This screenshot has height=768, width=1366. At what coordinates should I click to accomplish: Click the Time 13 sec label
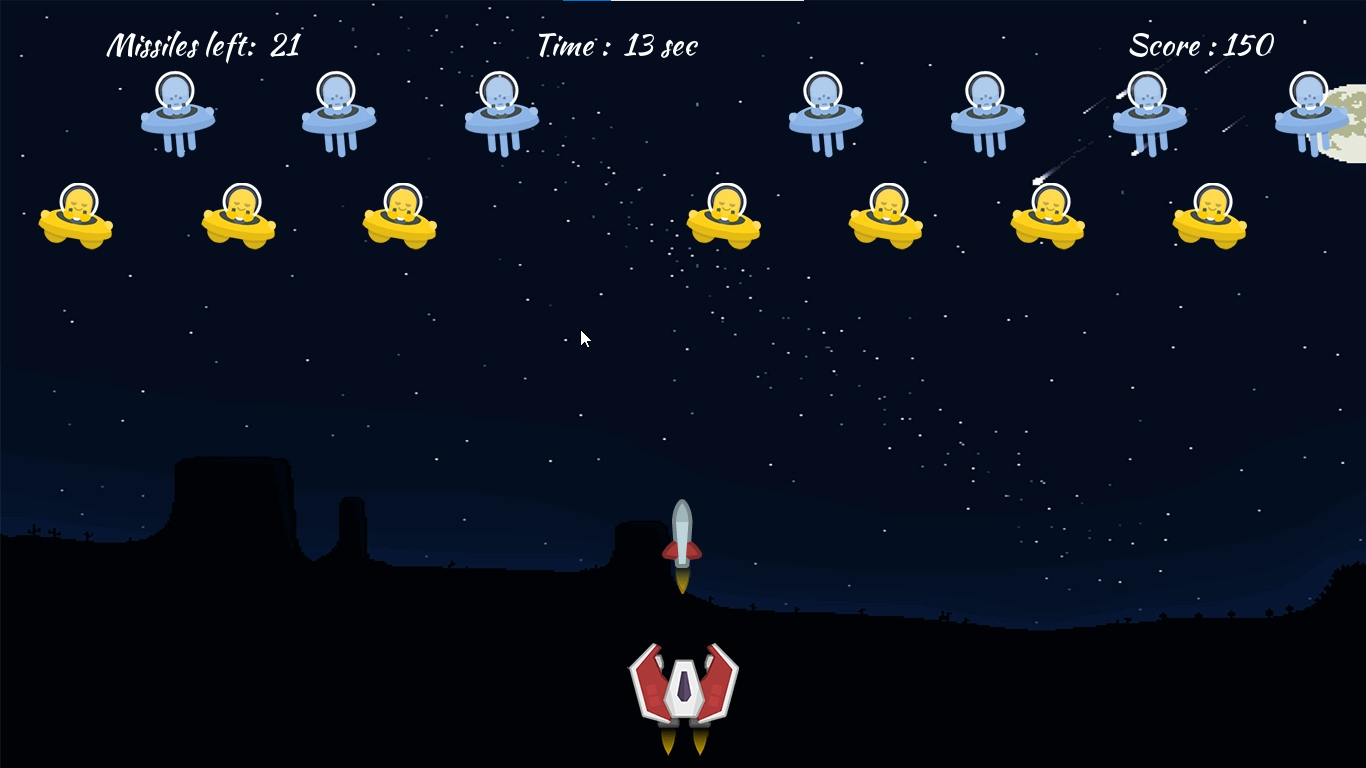pos(618,45)
